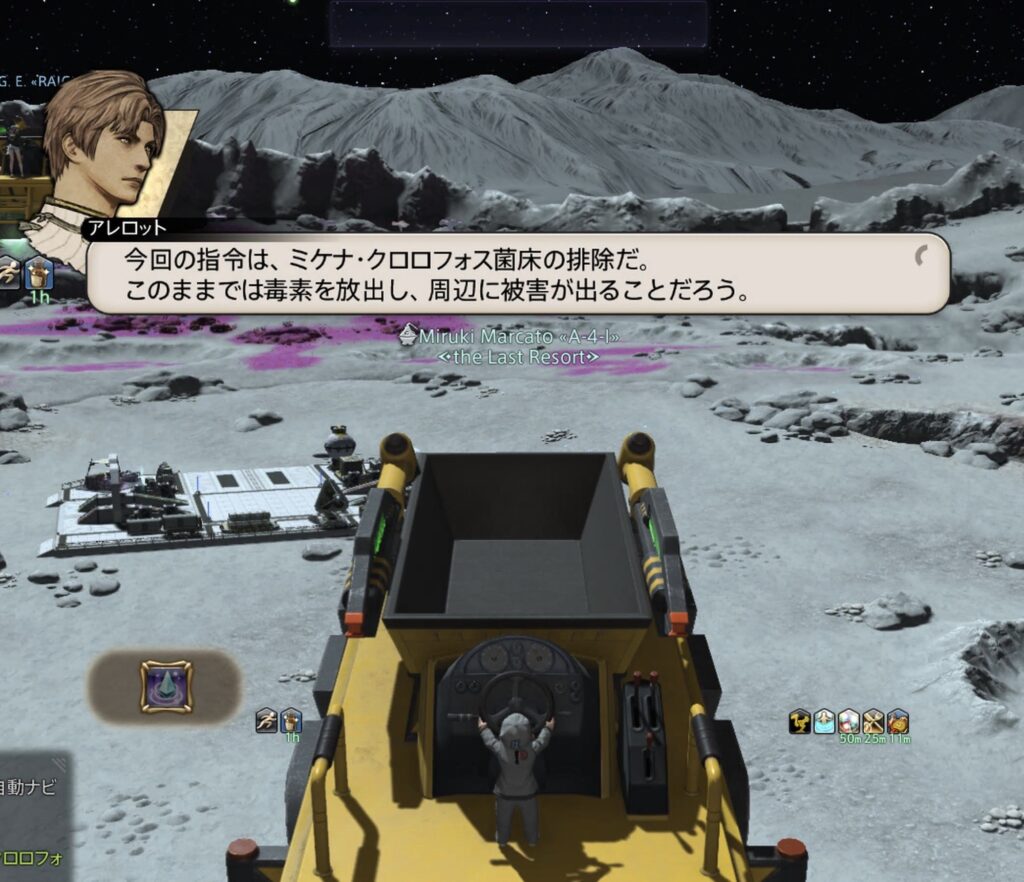Image resolution: width=1024 pixels, height=882 pixels.
Task: Select the wading figure water status icon
Action: pyautogui.click(x=823, y=721)
